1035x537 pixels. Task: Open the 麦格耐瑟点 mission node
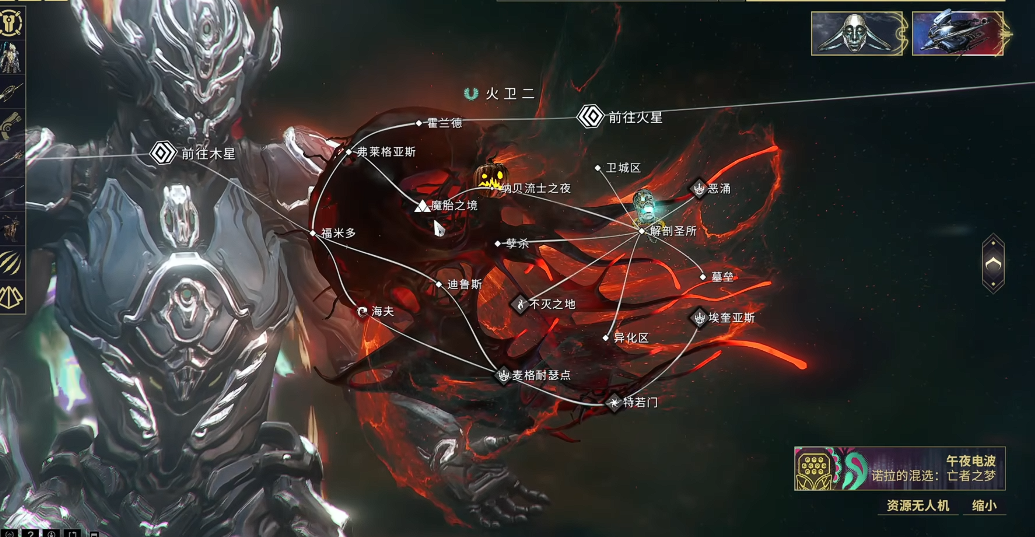tap(503, 375)
